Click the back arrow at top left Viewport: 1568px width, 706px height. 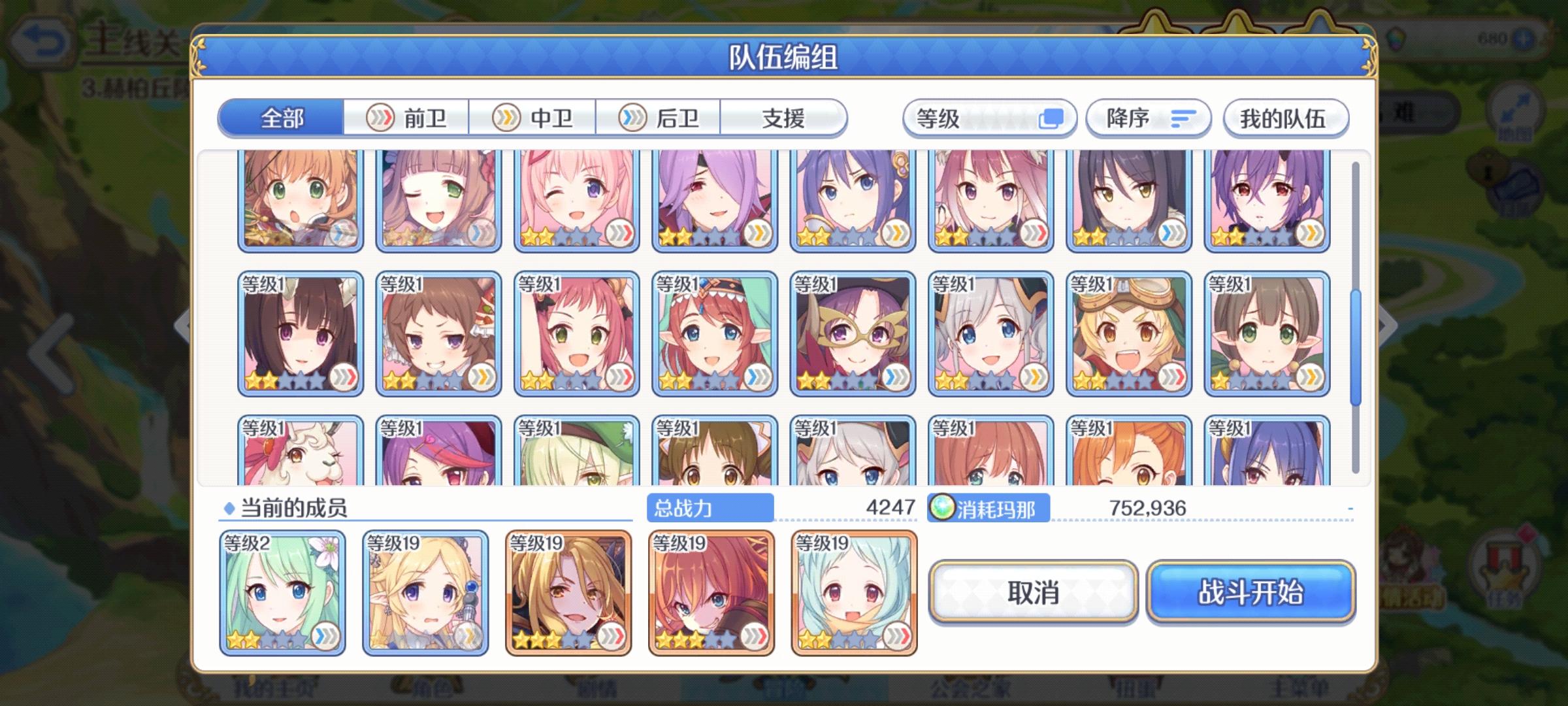42,41
